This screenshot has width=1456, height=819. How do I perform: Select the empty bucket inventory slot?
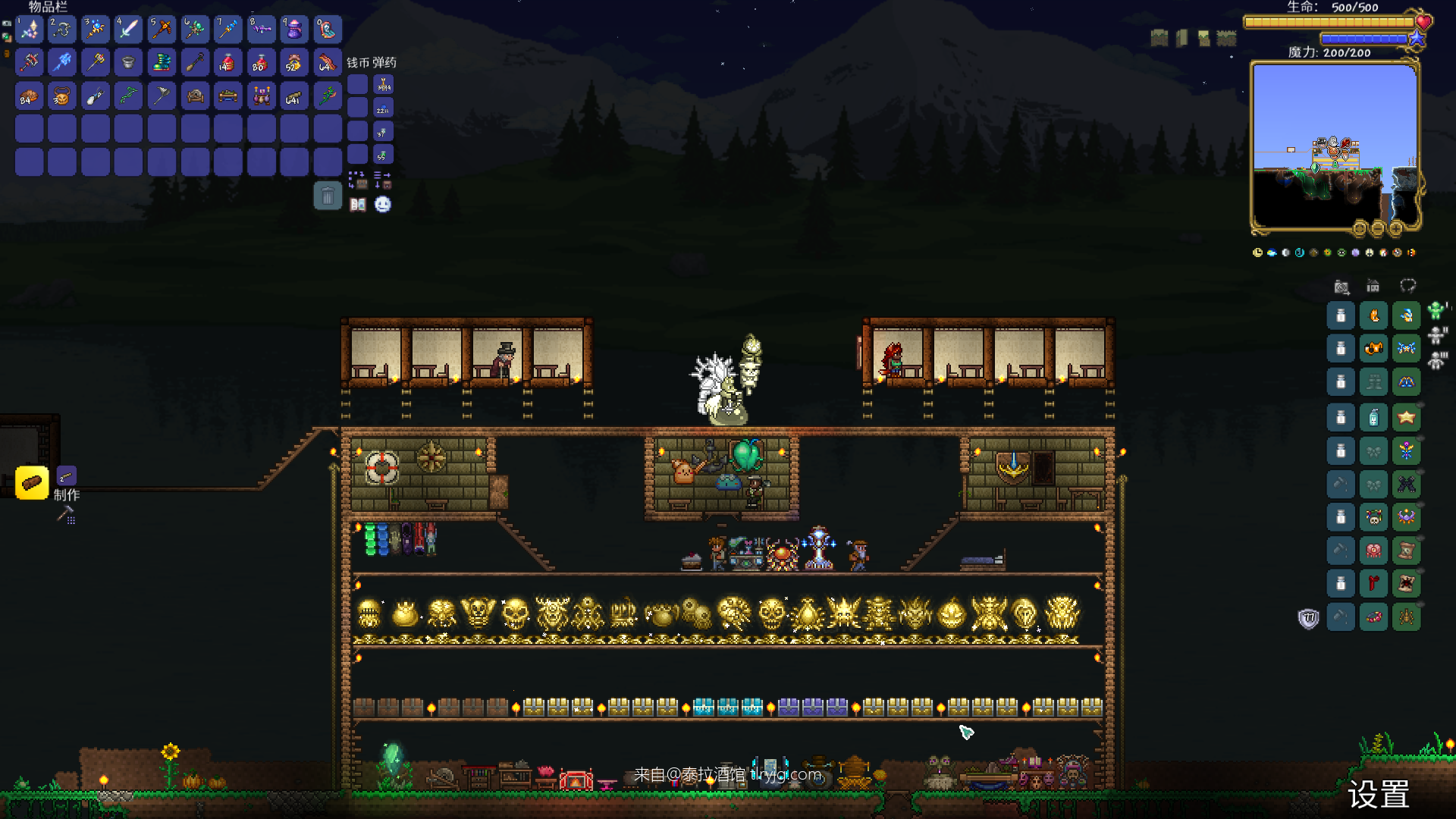[x=128, y=63]
